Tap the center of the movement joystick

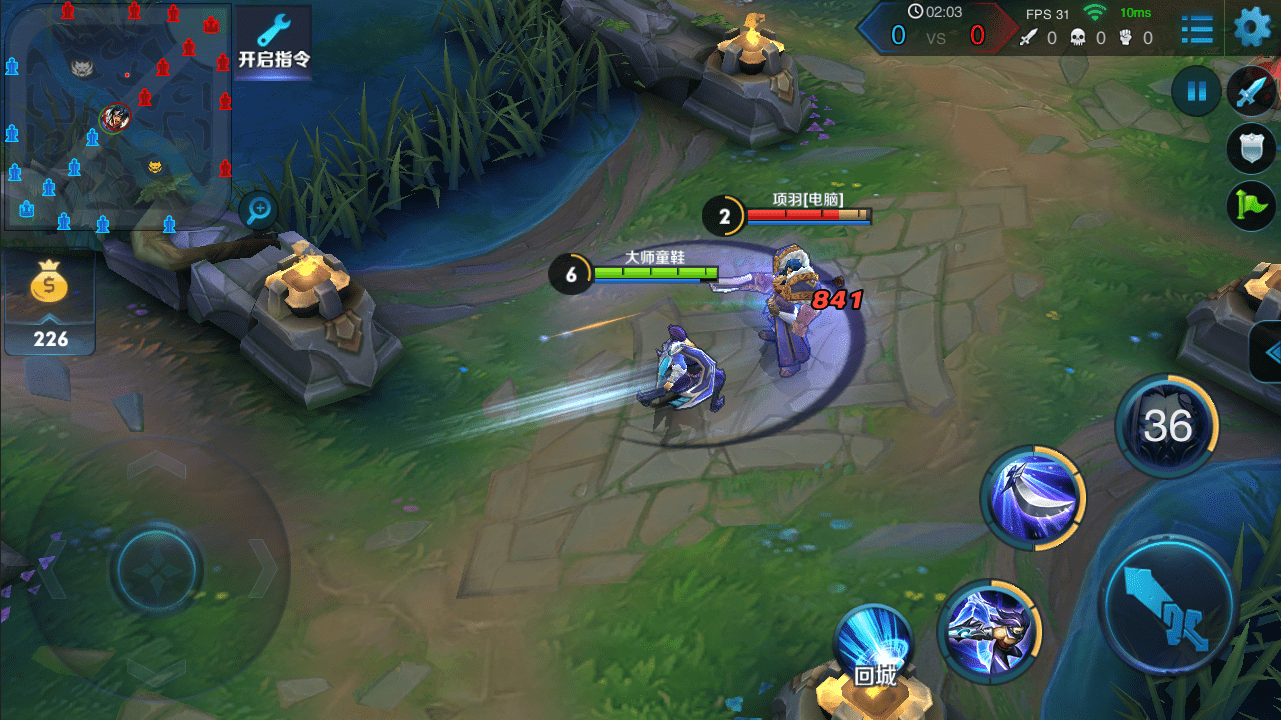pyautogui.click(x=158, y=570)
